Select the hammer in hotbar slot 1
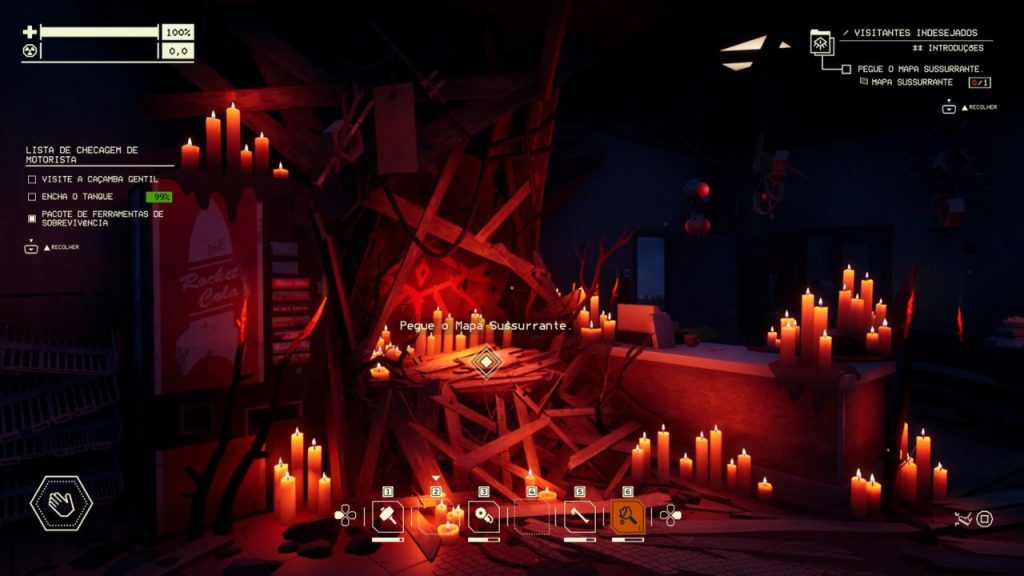Screen dimensions: 1024x576 click(x=387, y=516)
